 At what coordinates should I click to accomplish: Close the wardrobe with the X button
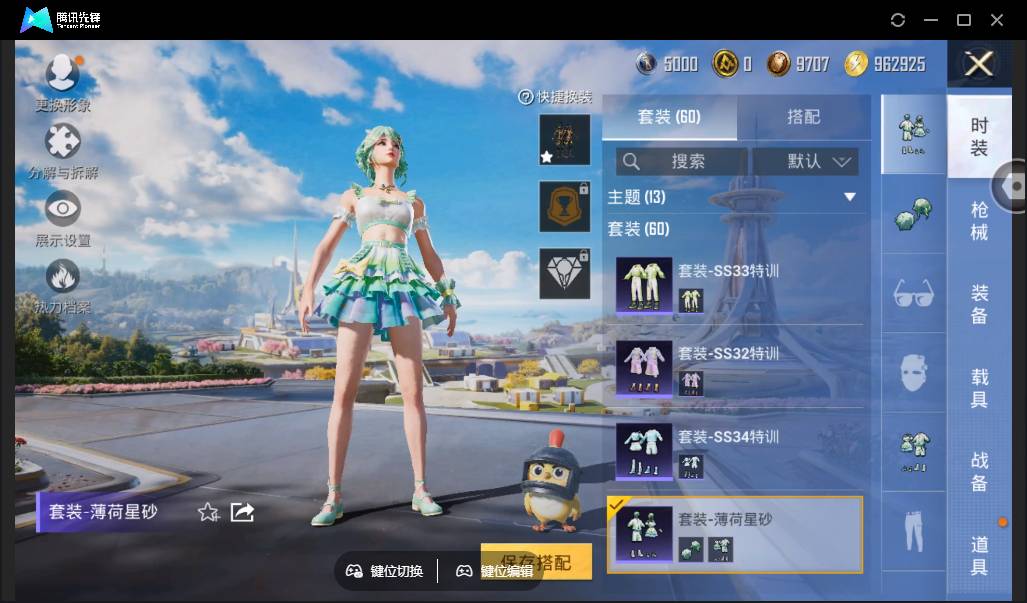click(978, 64)
